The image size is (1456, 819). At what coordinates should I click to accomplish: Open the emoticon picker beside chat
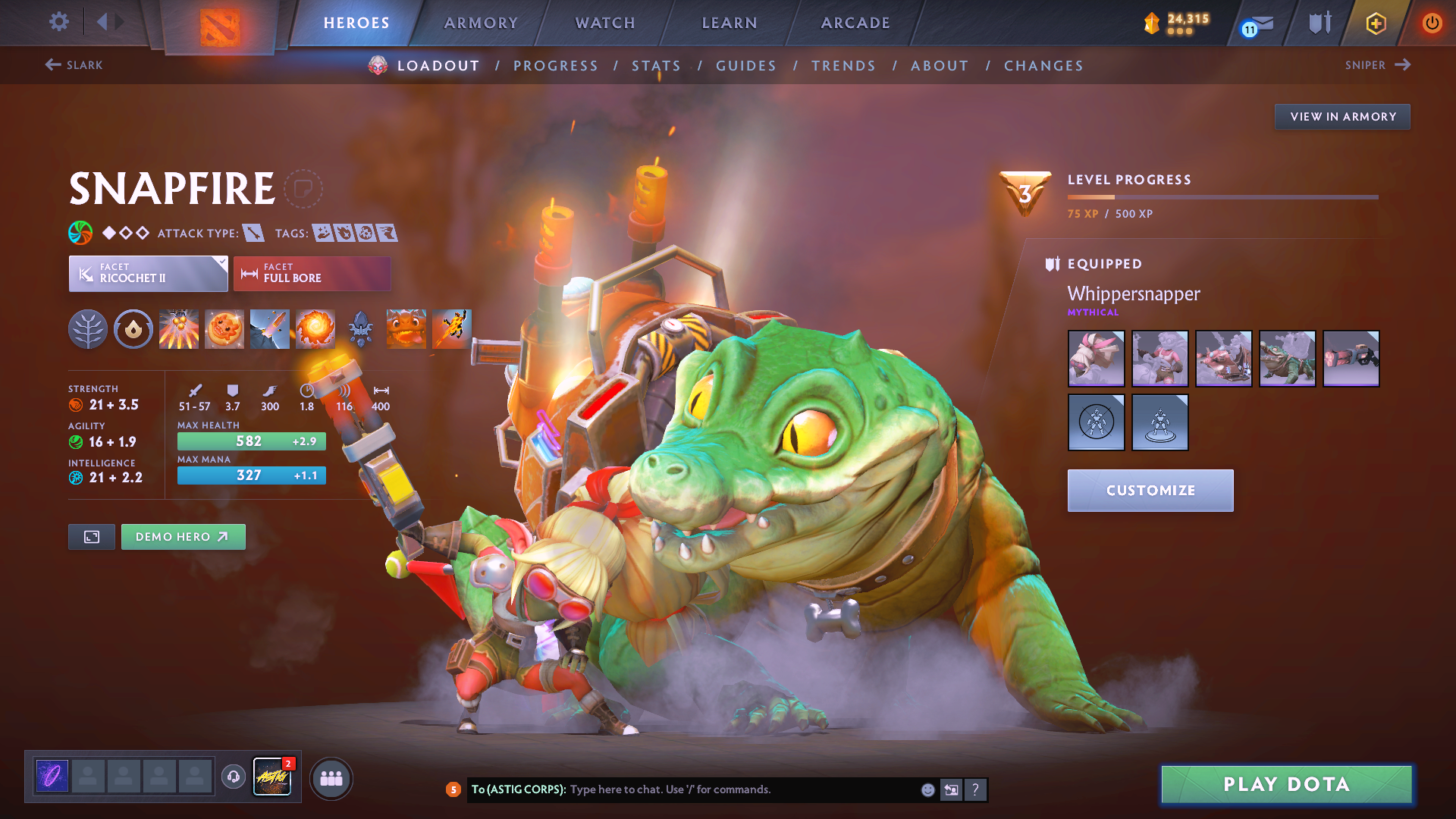pyautogui.click(x=927, y=789)
